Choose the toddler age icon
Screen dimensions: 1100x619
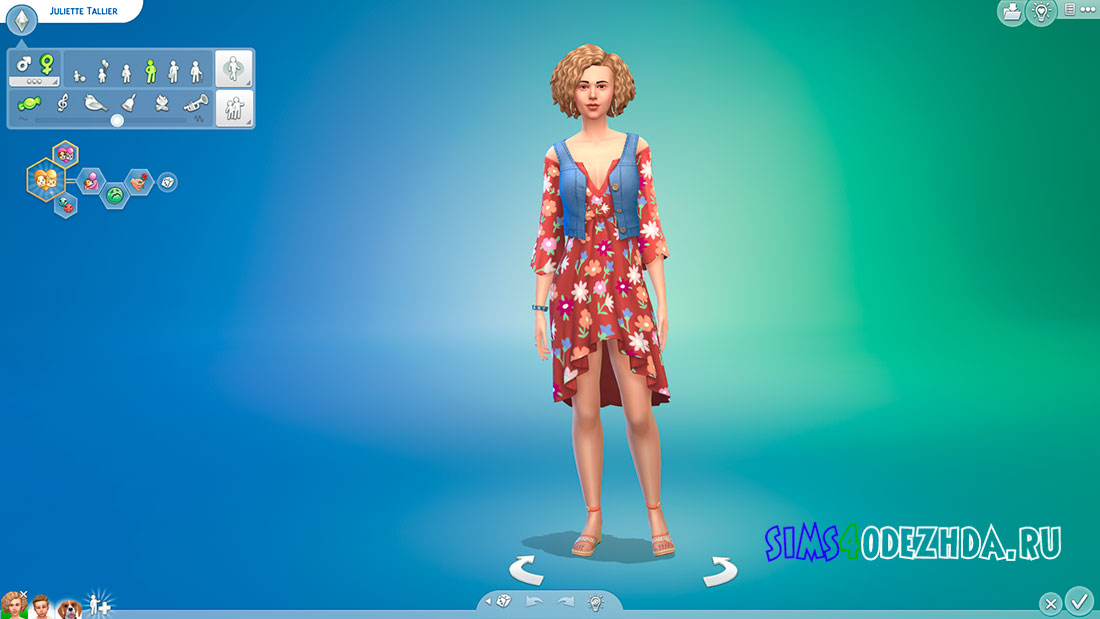coord(79,73)
